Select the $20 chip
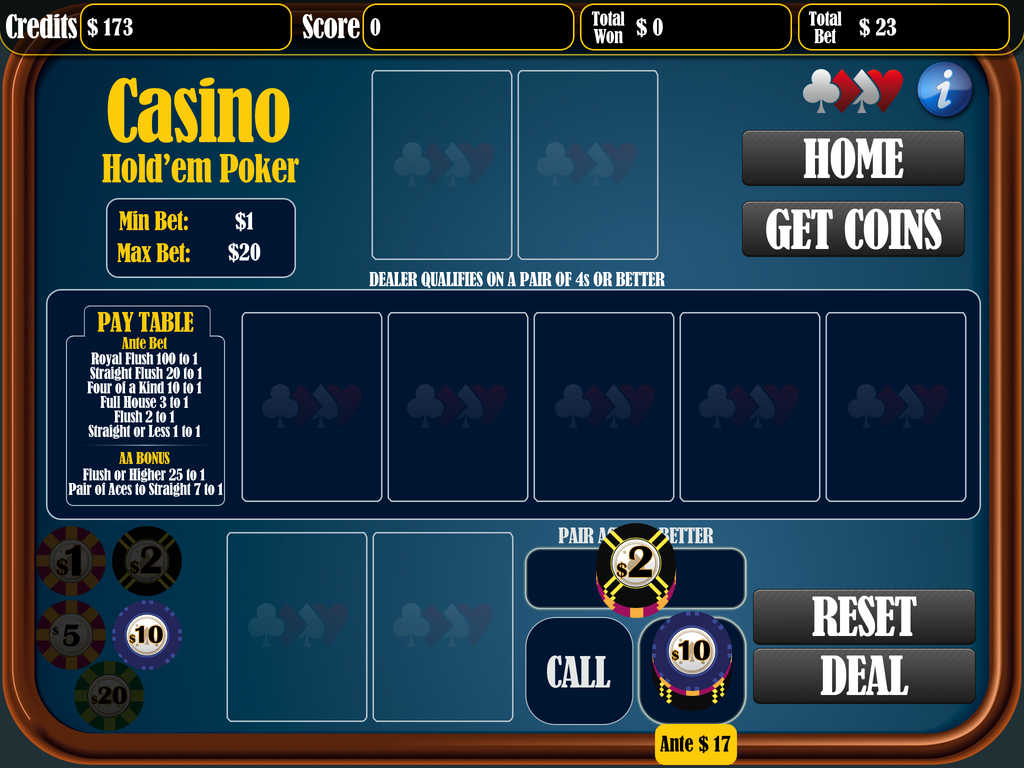The width and height of the screenshot is (1024, 768). pyautogui.click(x=109, y=696)
